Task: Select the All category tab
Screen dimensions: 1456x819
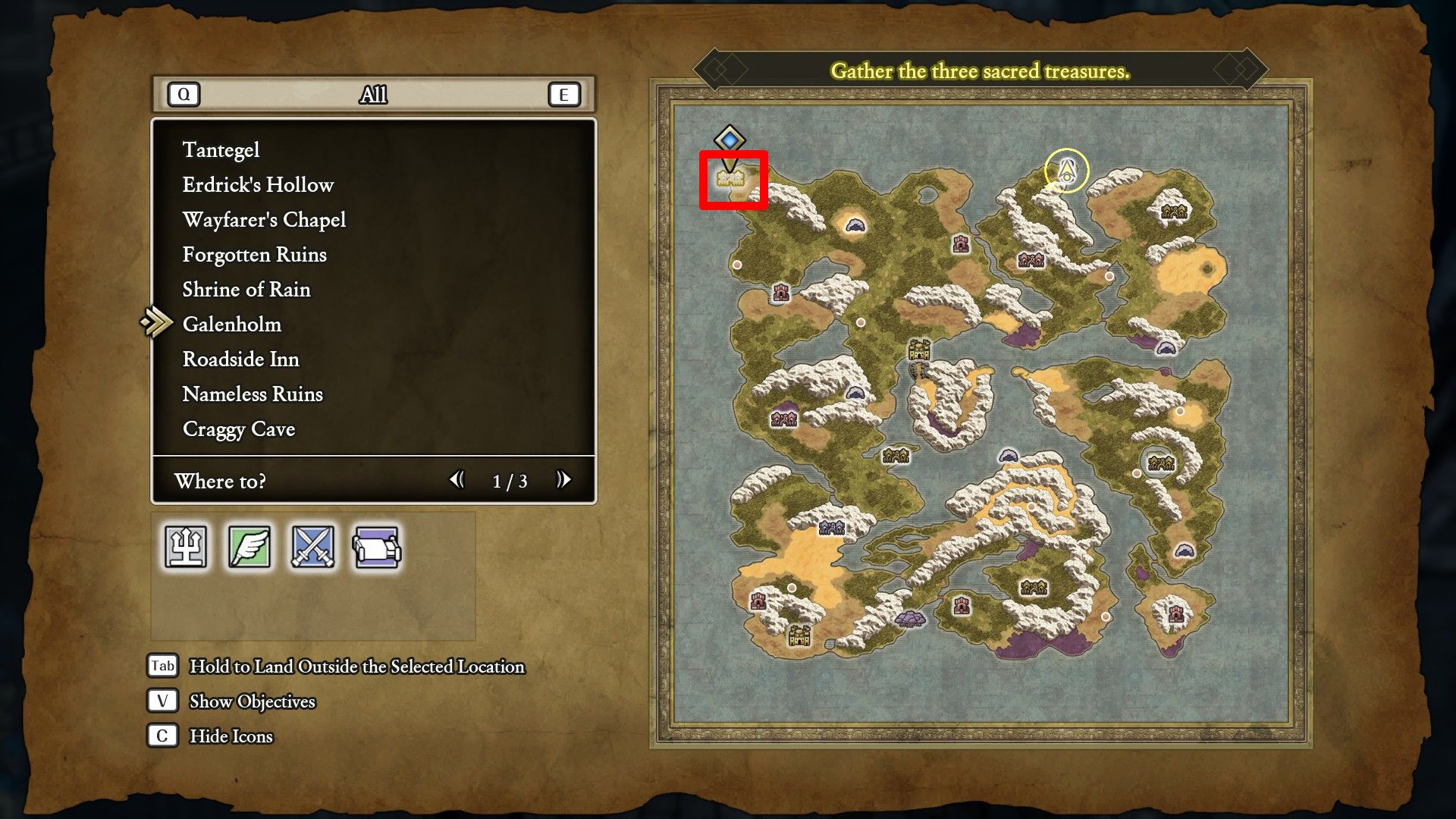Action: click(x=373, y=95)
